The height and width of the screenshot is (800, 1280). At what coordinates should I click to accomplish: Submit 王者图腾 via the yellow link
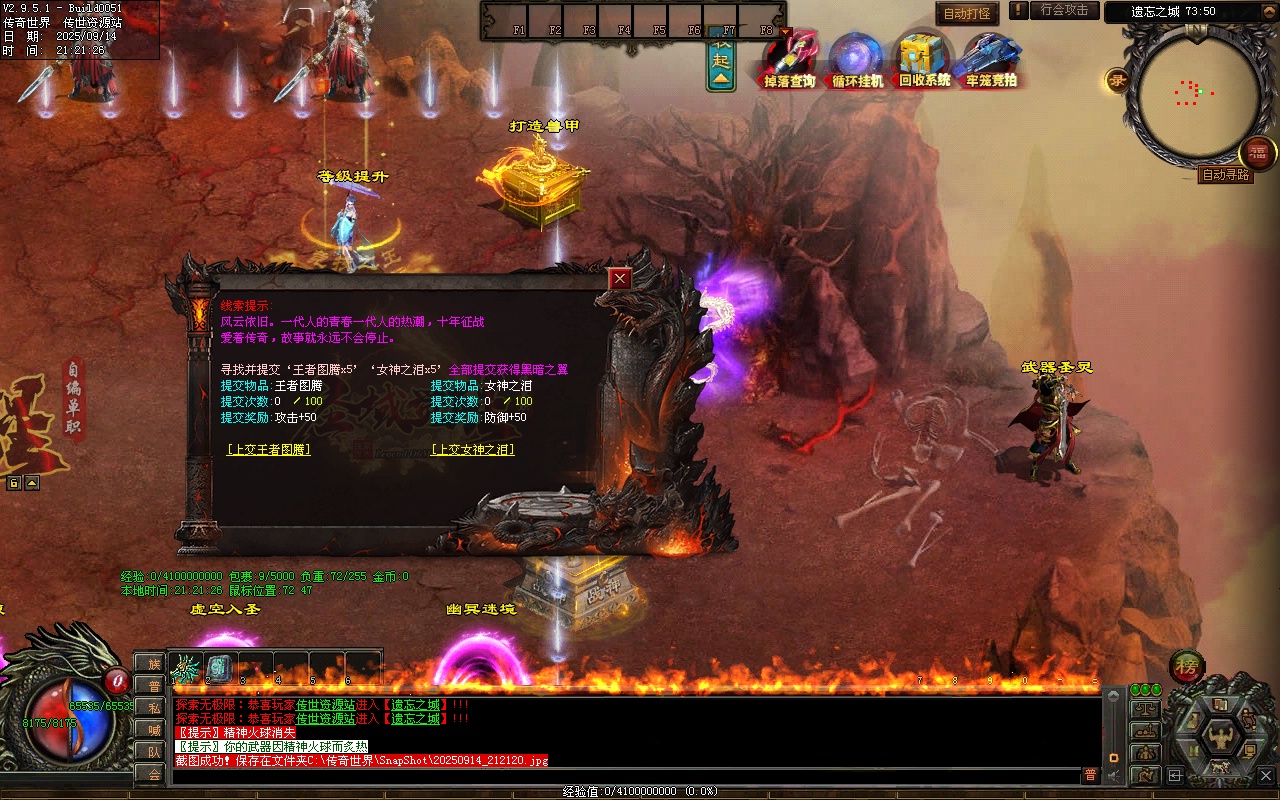coord(269,450)
